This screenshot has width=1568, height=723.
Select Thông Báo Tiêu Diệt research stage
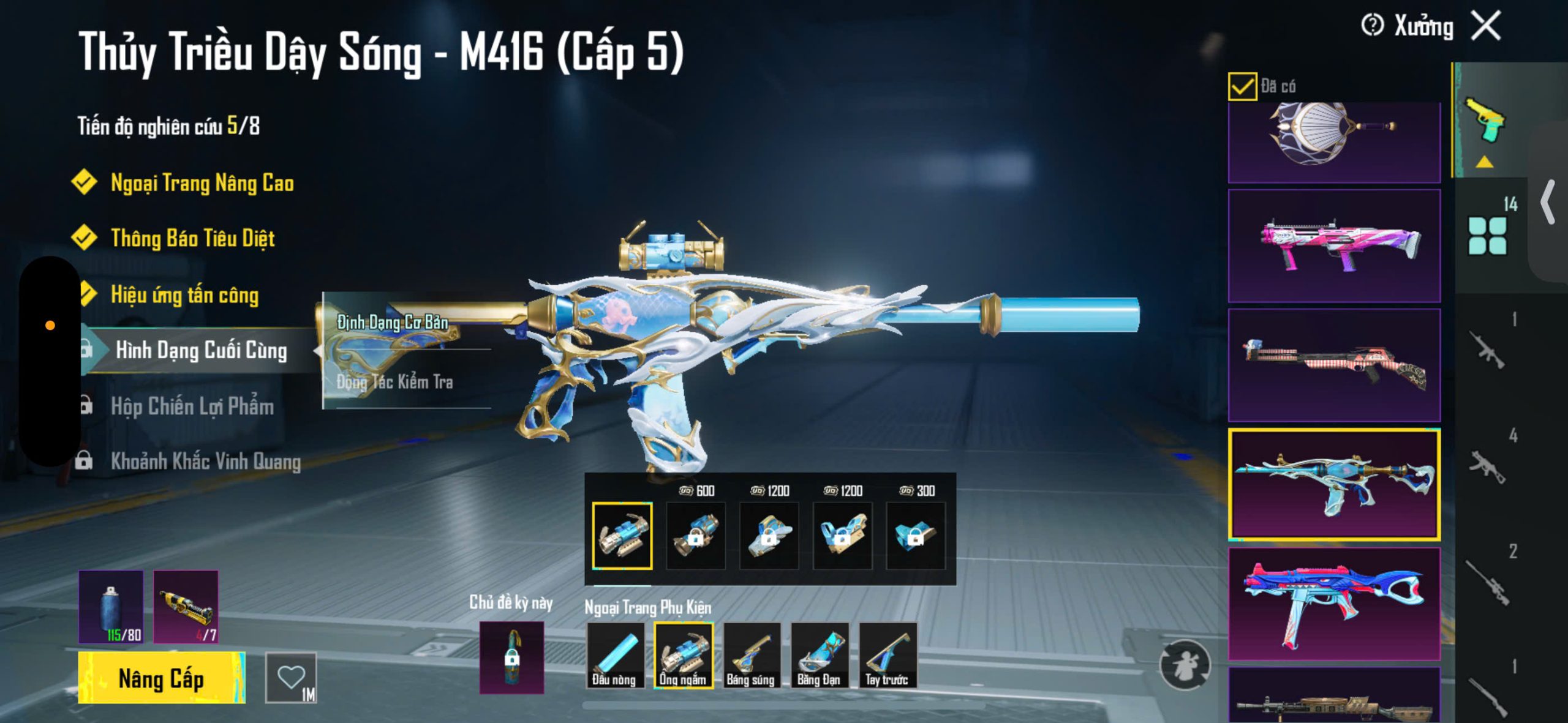point(192,238)
